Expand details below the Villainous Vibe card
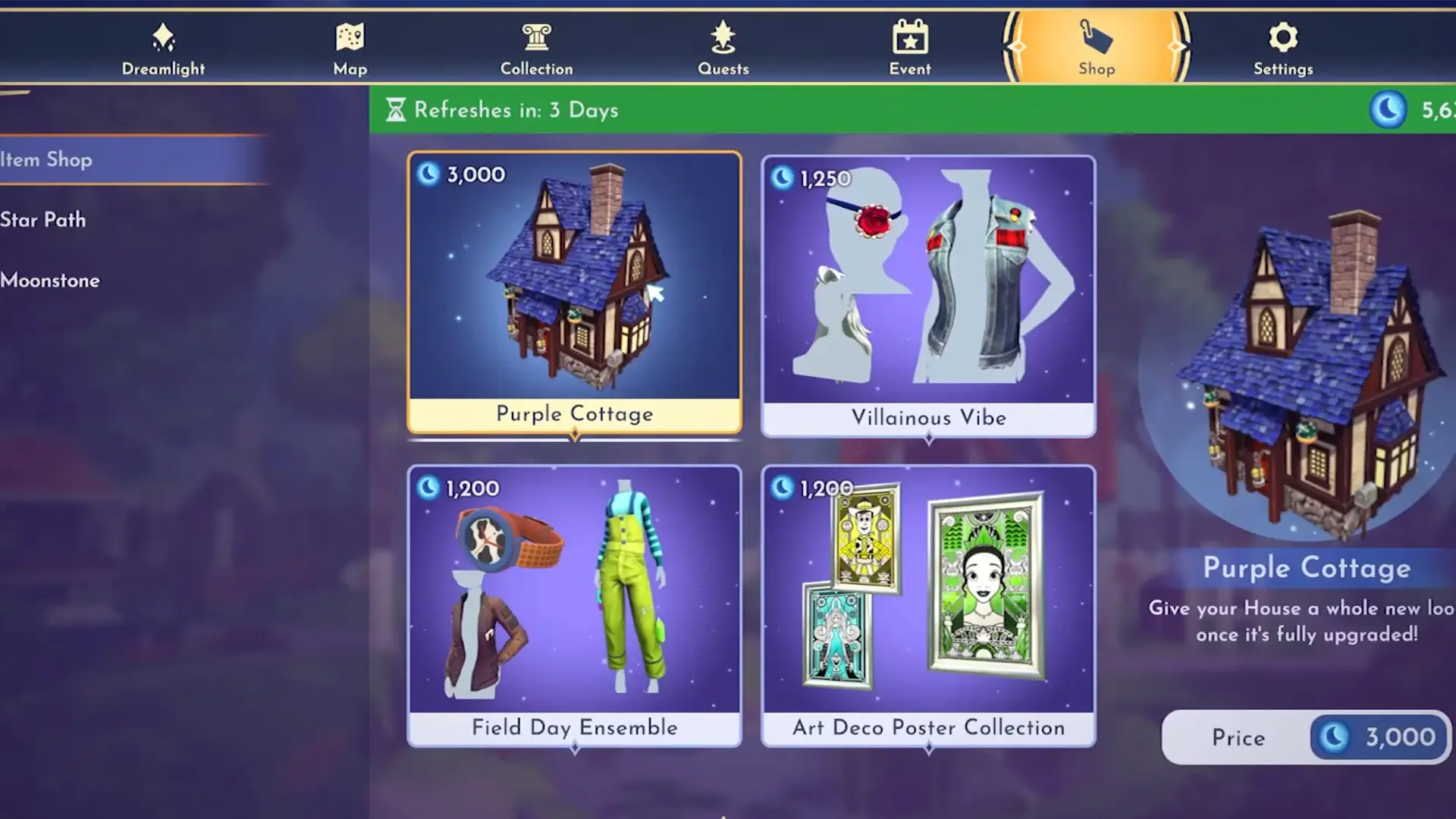 [x=928, y=438]
